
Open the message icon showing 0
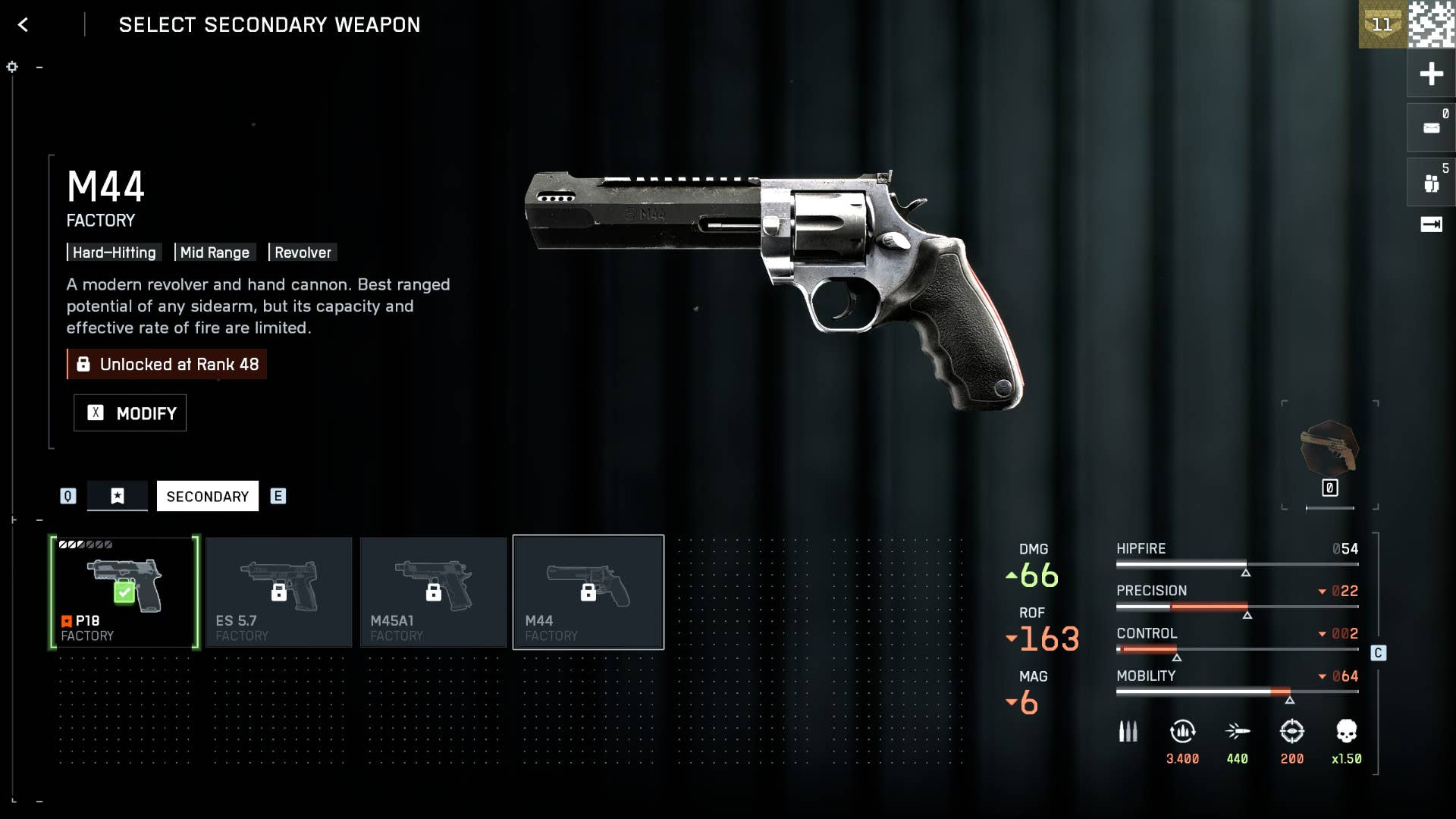tap(1431, 128)
